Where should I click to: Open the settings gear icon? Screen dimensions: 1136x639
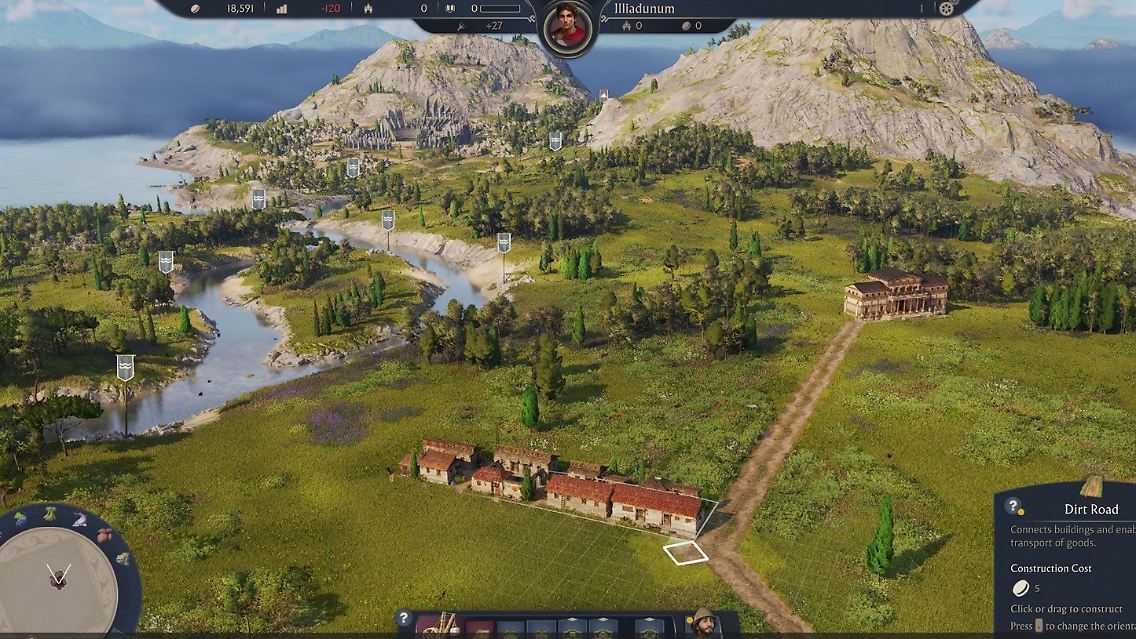tap(947, 9)
